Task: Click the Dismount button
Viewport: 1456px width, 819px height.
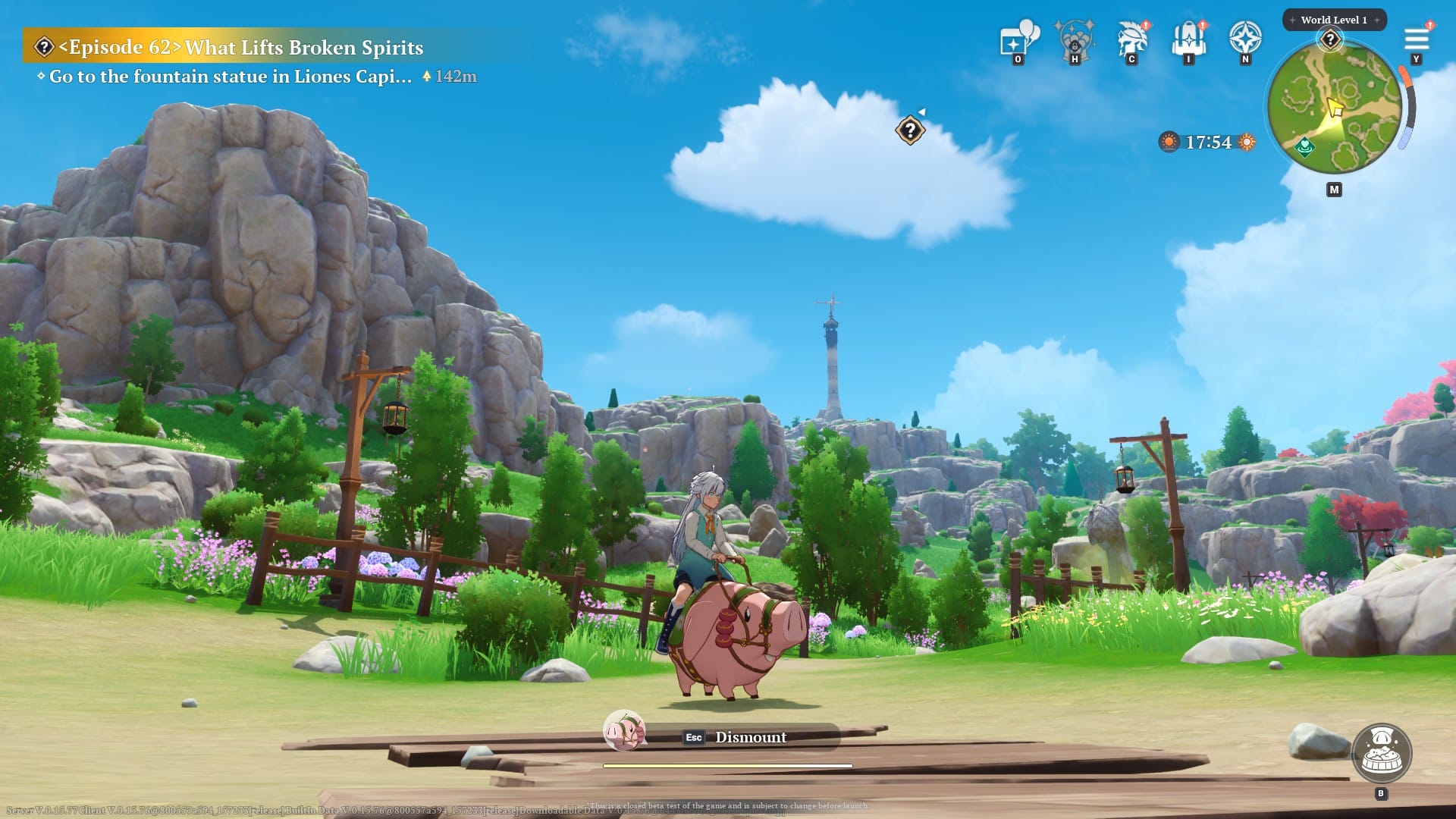Action: tap(750, 737)
